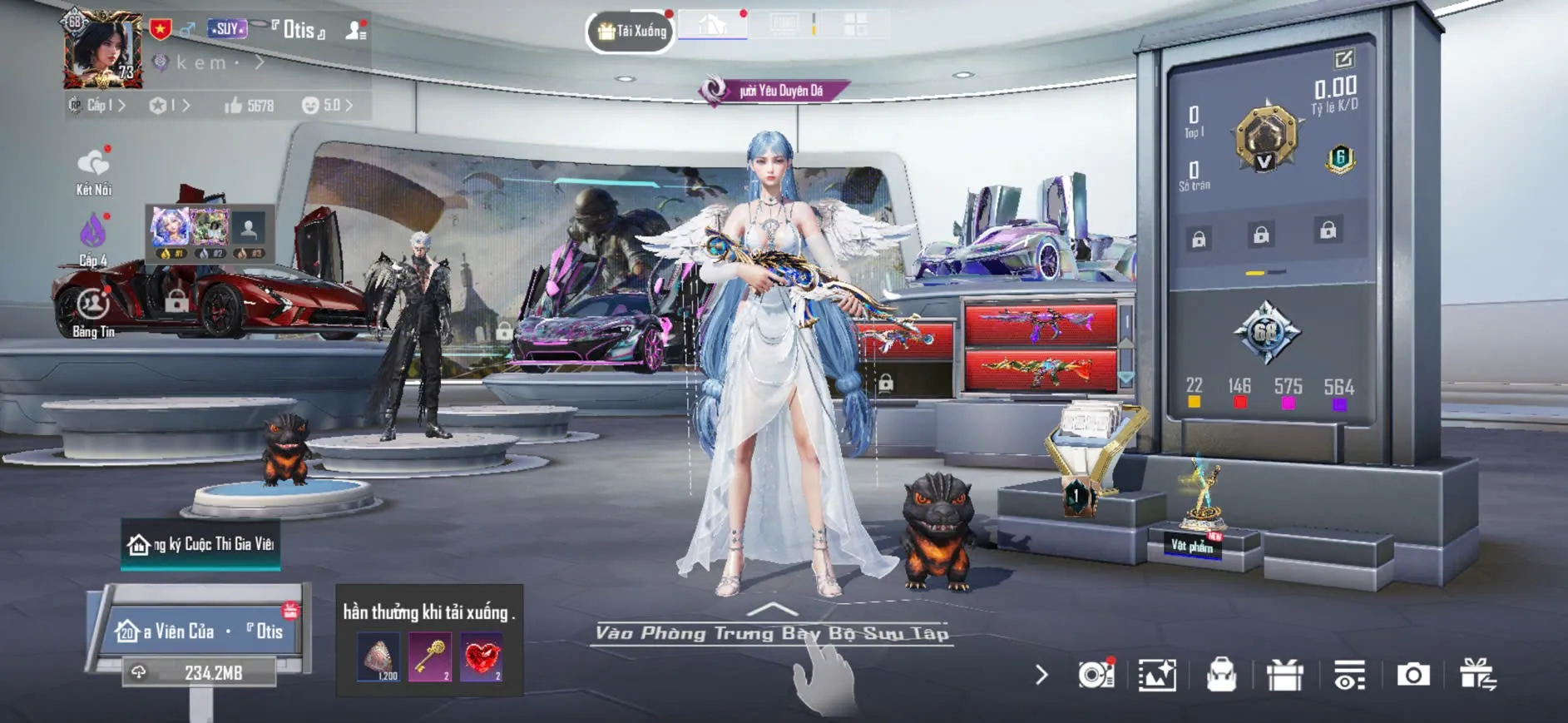Open the profile card icon beside Otis

(356, 31)
